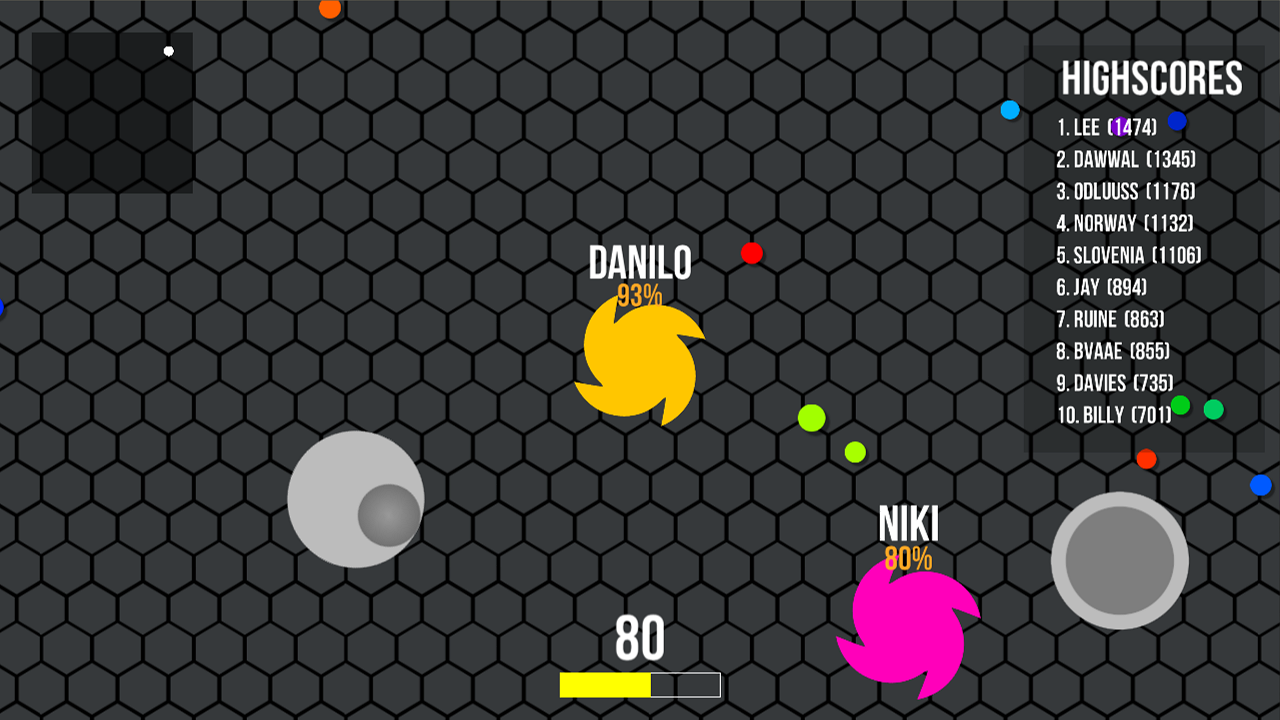This screenshot has width=1280, height=720.
Task: Tap the left virtual joystick control
Action: click(x=356, y=500)
